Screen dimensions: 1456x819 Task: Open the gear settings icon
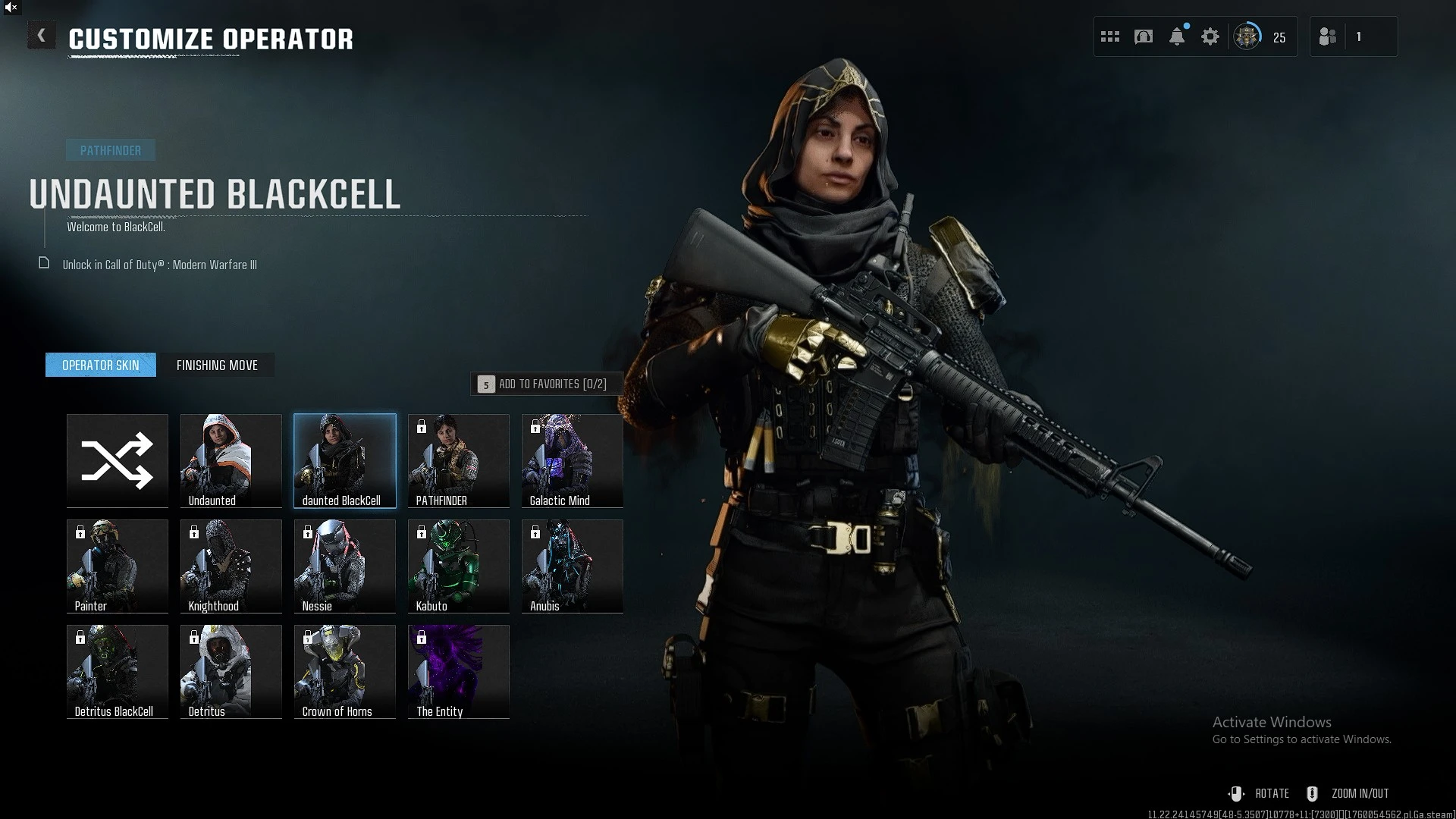click(x=1210, y=36)
